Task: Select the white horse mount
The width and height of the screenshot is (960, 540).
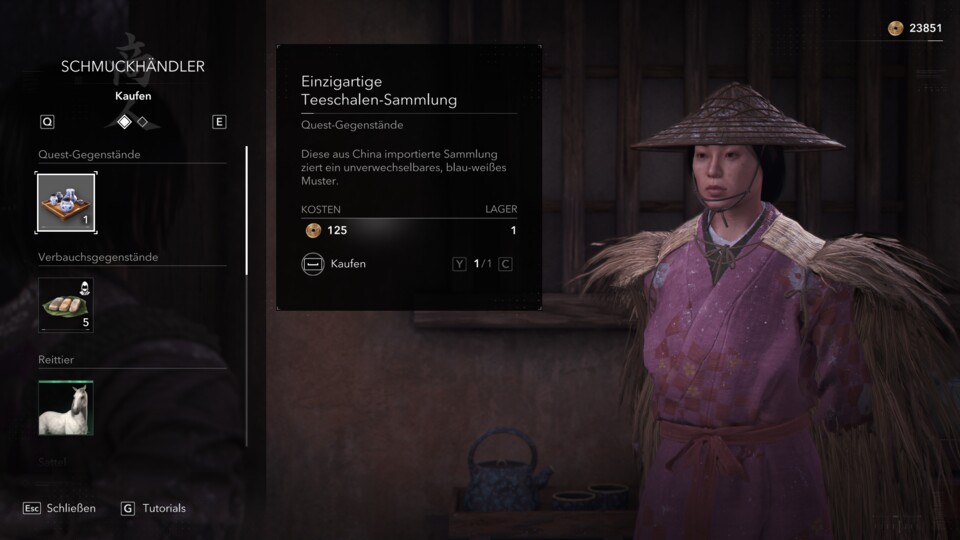Action: [66, 407]
